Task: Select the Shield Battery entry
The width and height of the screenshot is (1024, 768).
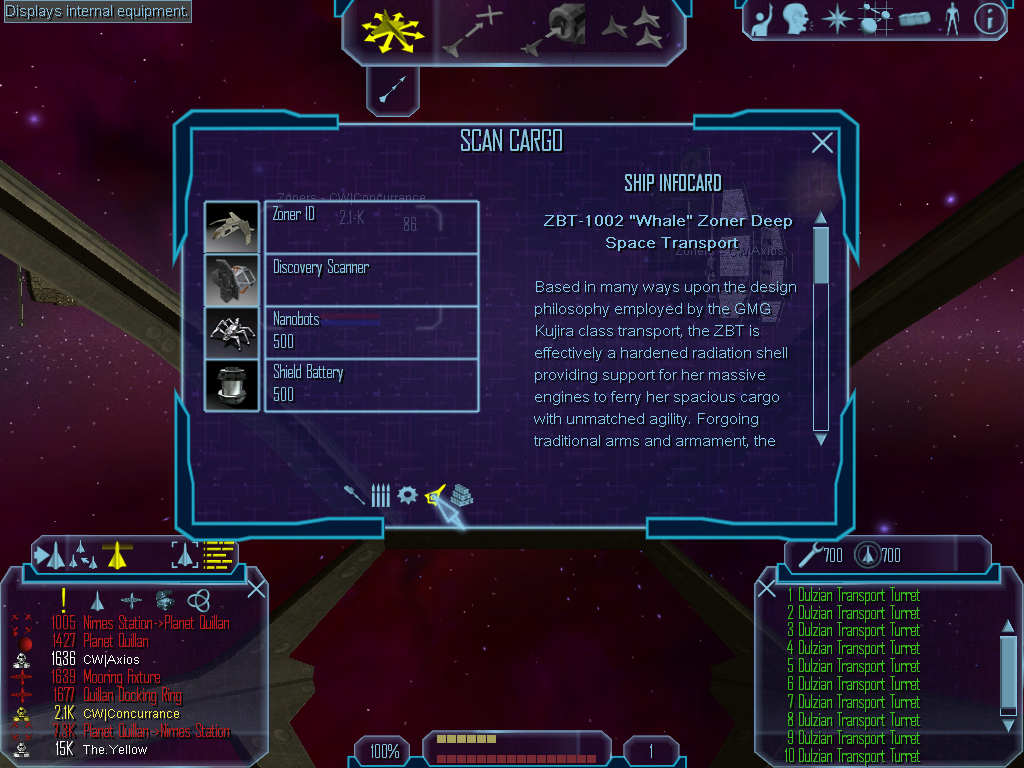Action: pos(371,384)
